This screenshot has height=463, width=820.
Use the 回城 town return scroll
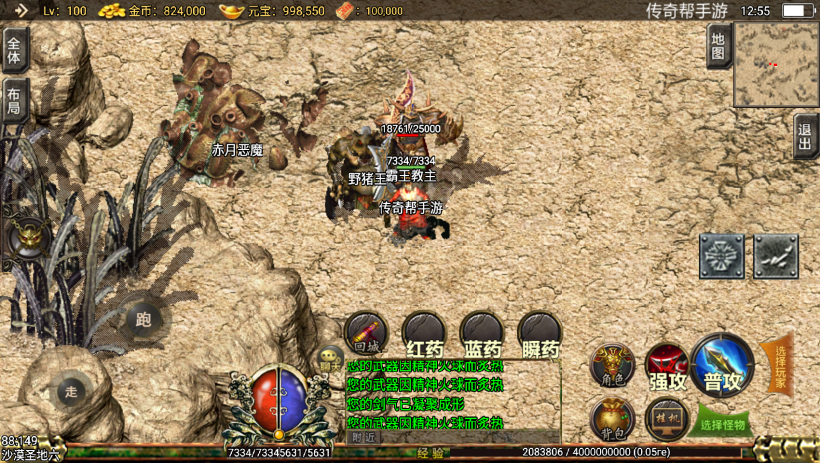[x=366, y=333]
